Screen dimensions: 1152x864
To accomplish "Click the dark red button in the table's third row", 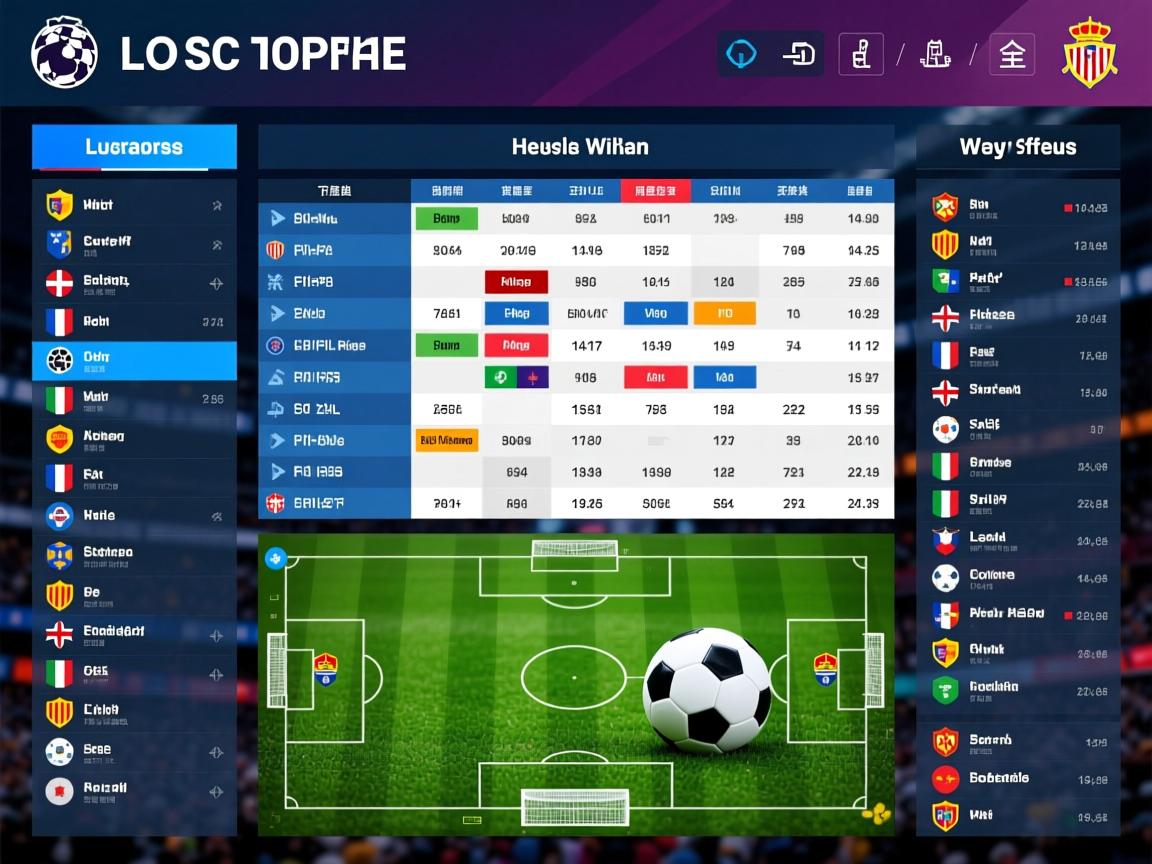I will pyautogui.click(x=516, y=282).
